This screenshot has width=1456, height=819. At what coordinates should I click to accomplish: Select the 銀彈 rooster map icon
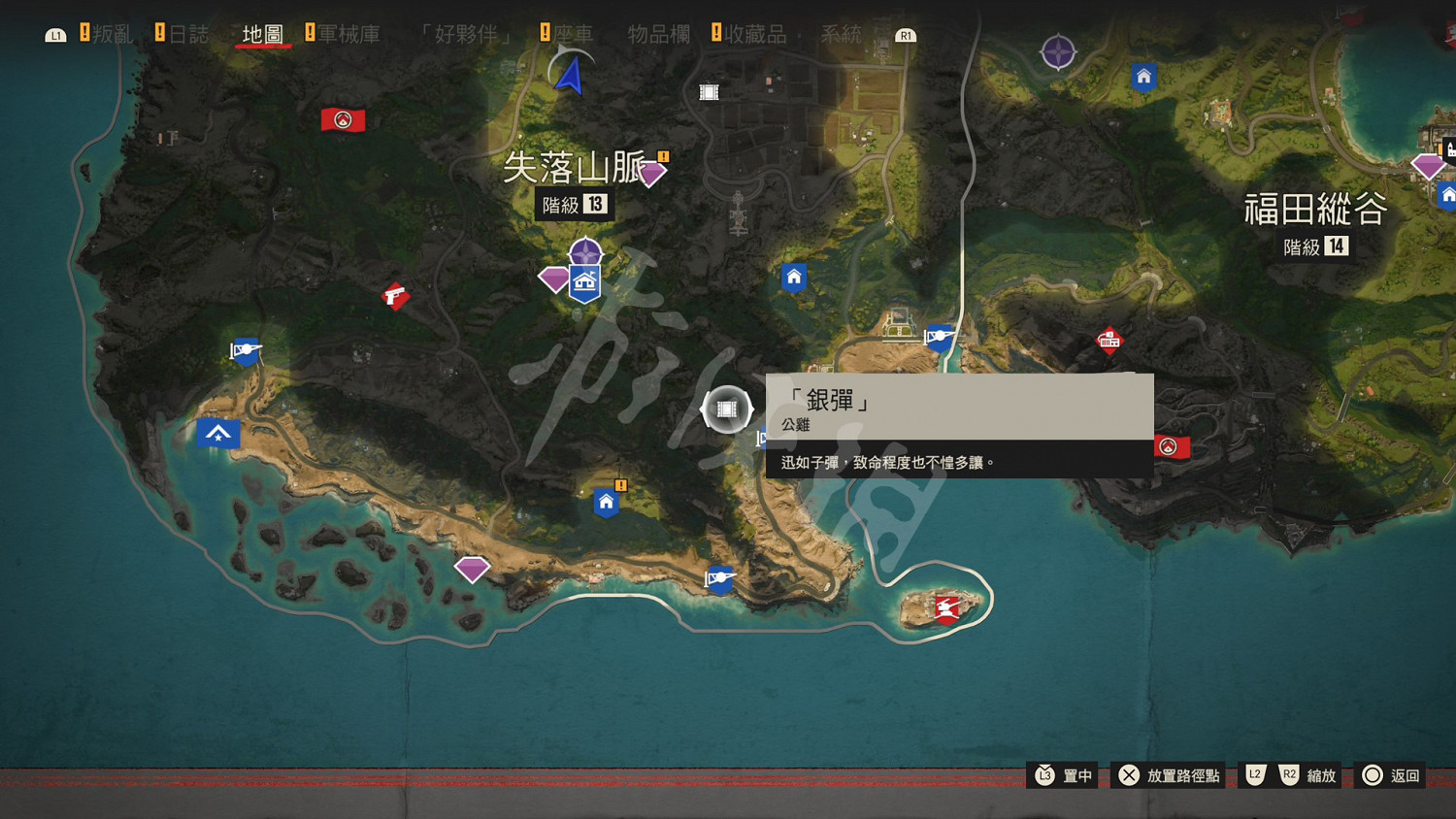coord(726,409)
